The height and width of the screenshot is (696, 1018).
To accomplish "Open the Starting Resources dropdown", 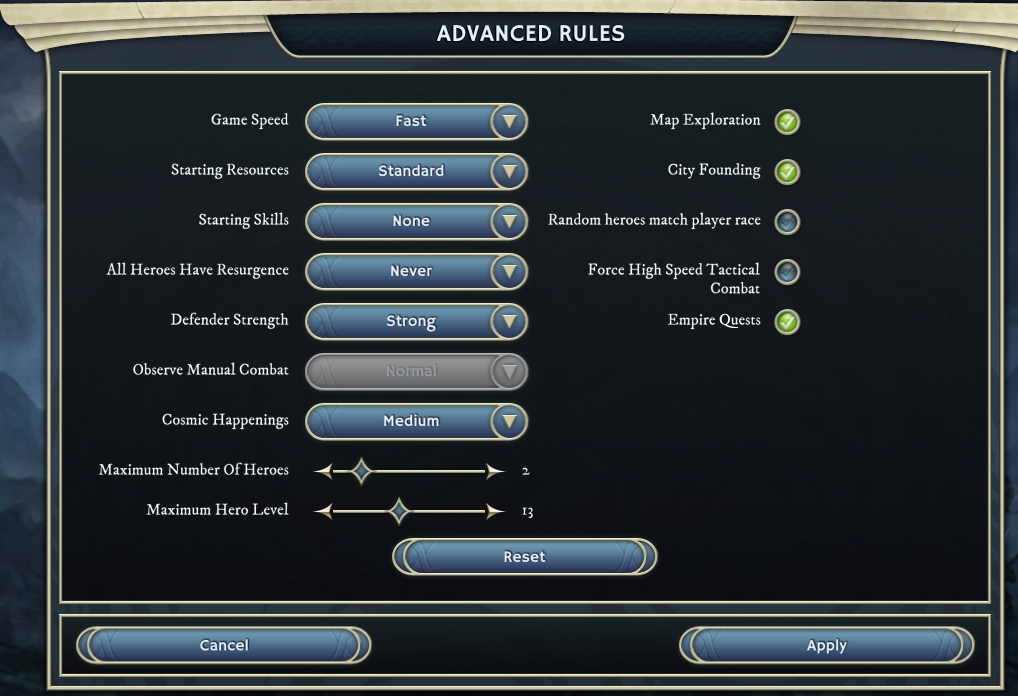I will click(x=415, y=171).
